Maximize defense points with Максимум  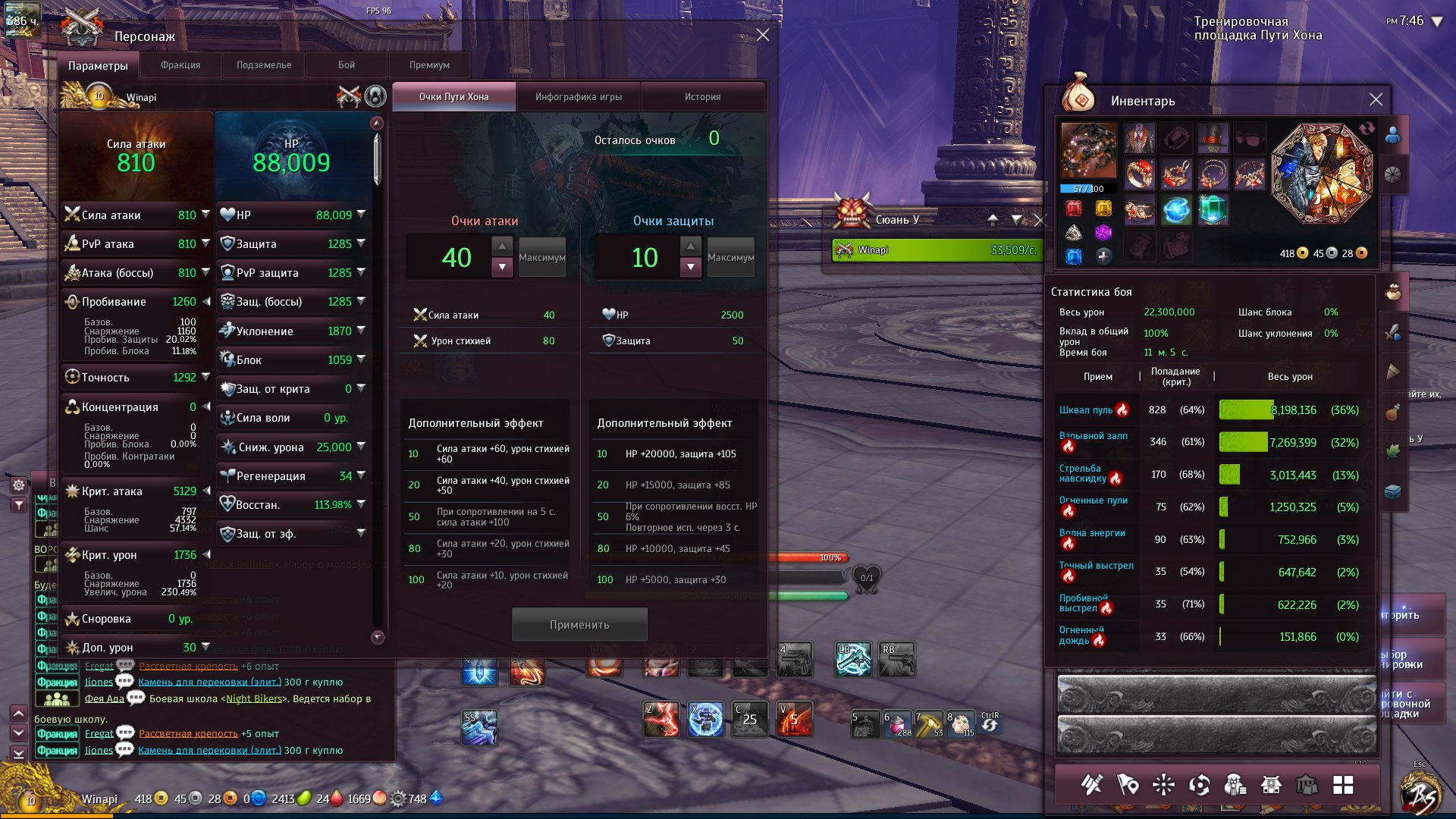point(730,258)
